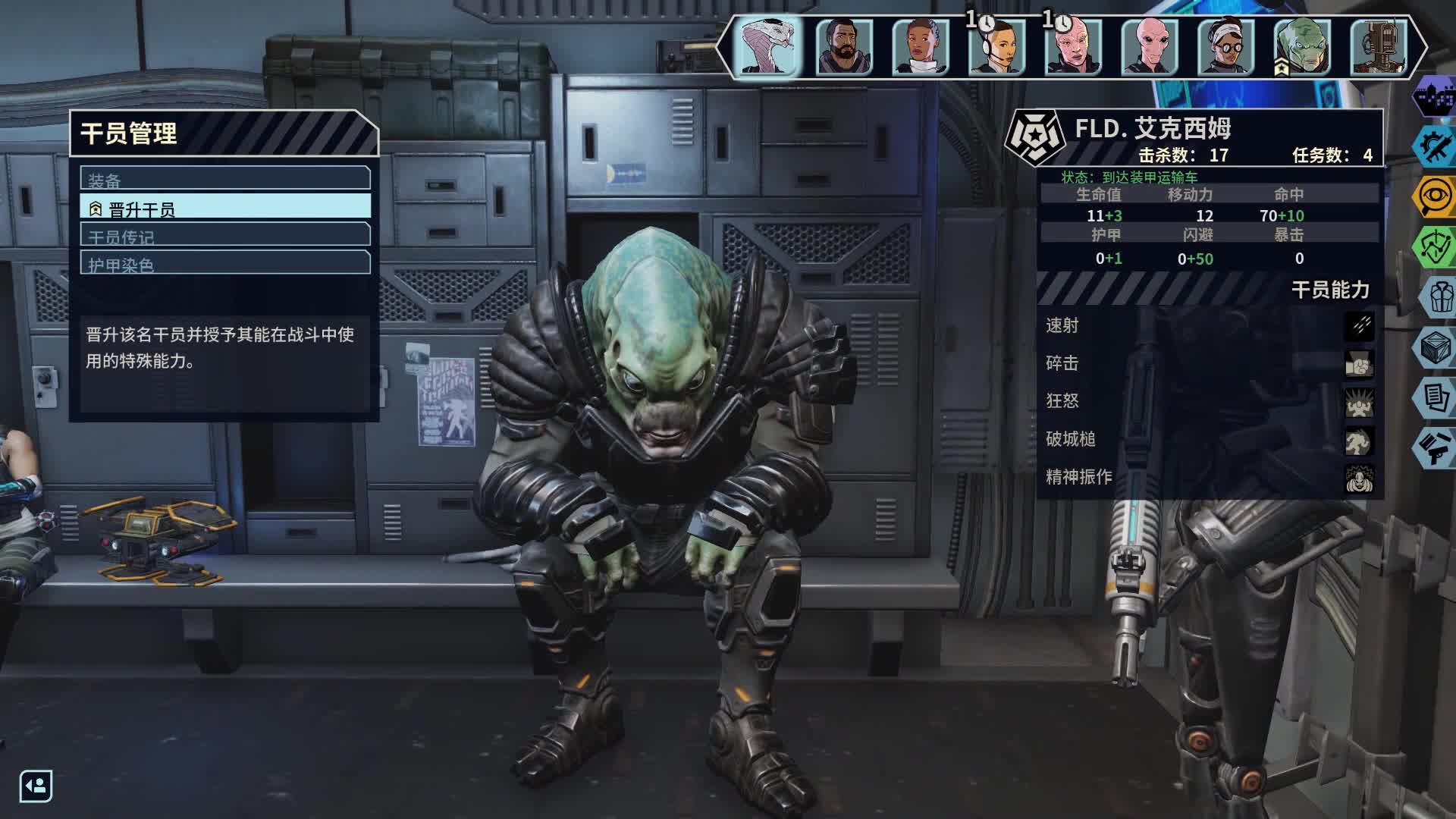Show the 破城槌 battering ram ability icon
The image size is (1456, 819).
1359,441
